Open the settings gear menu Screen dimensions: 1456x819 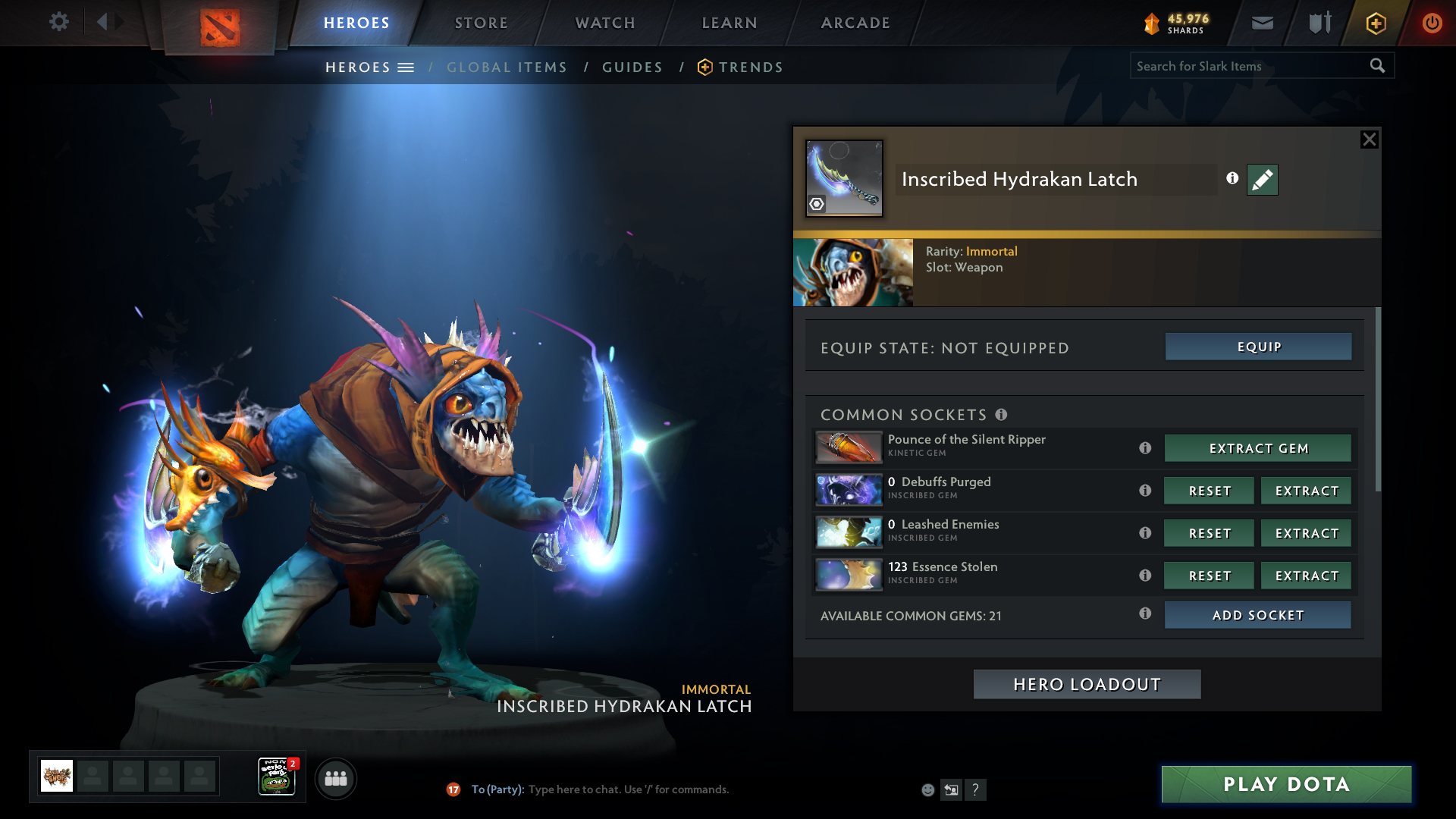[59, 22]
